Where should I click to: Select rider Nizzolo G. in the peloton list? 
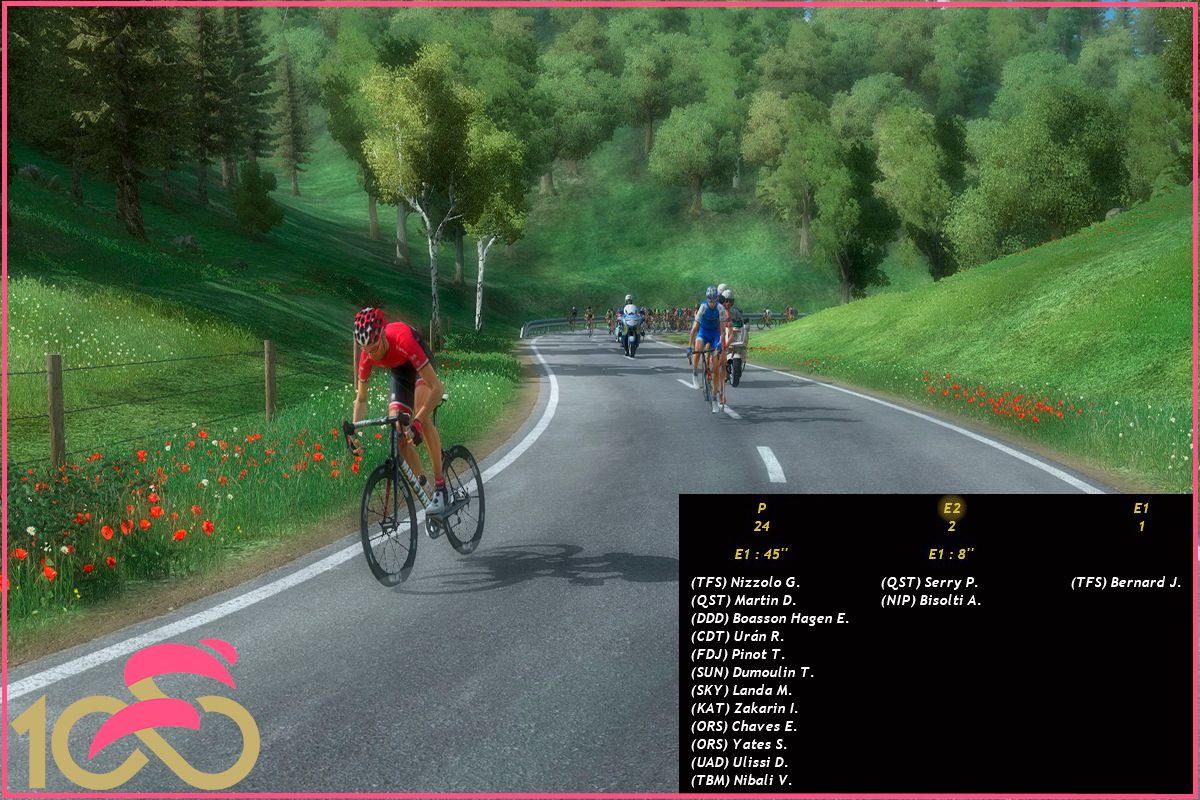pos(745,582)
